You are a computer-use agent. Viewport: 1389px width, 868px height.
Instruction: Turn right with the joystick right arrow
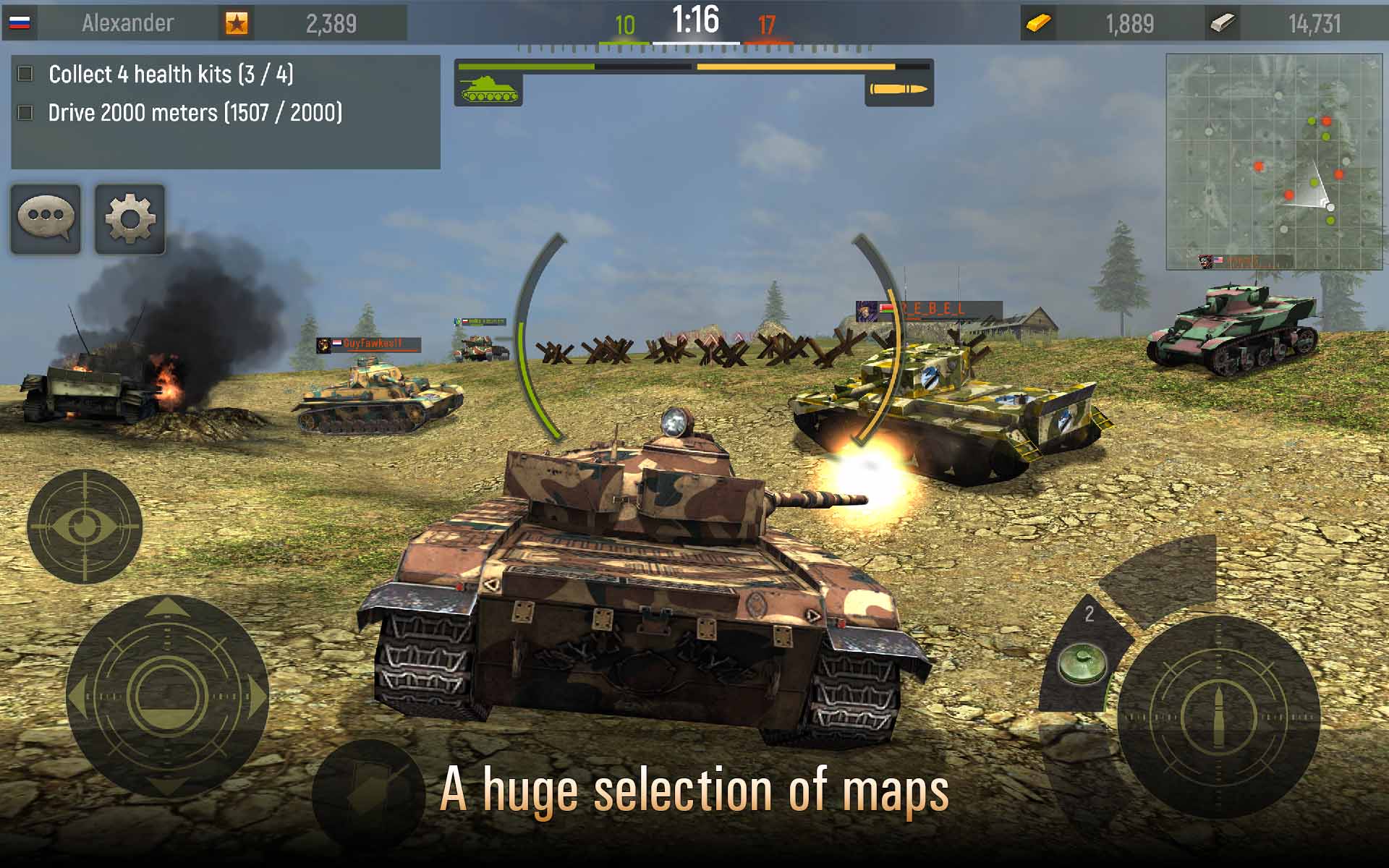(256, 696)
